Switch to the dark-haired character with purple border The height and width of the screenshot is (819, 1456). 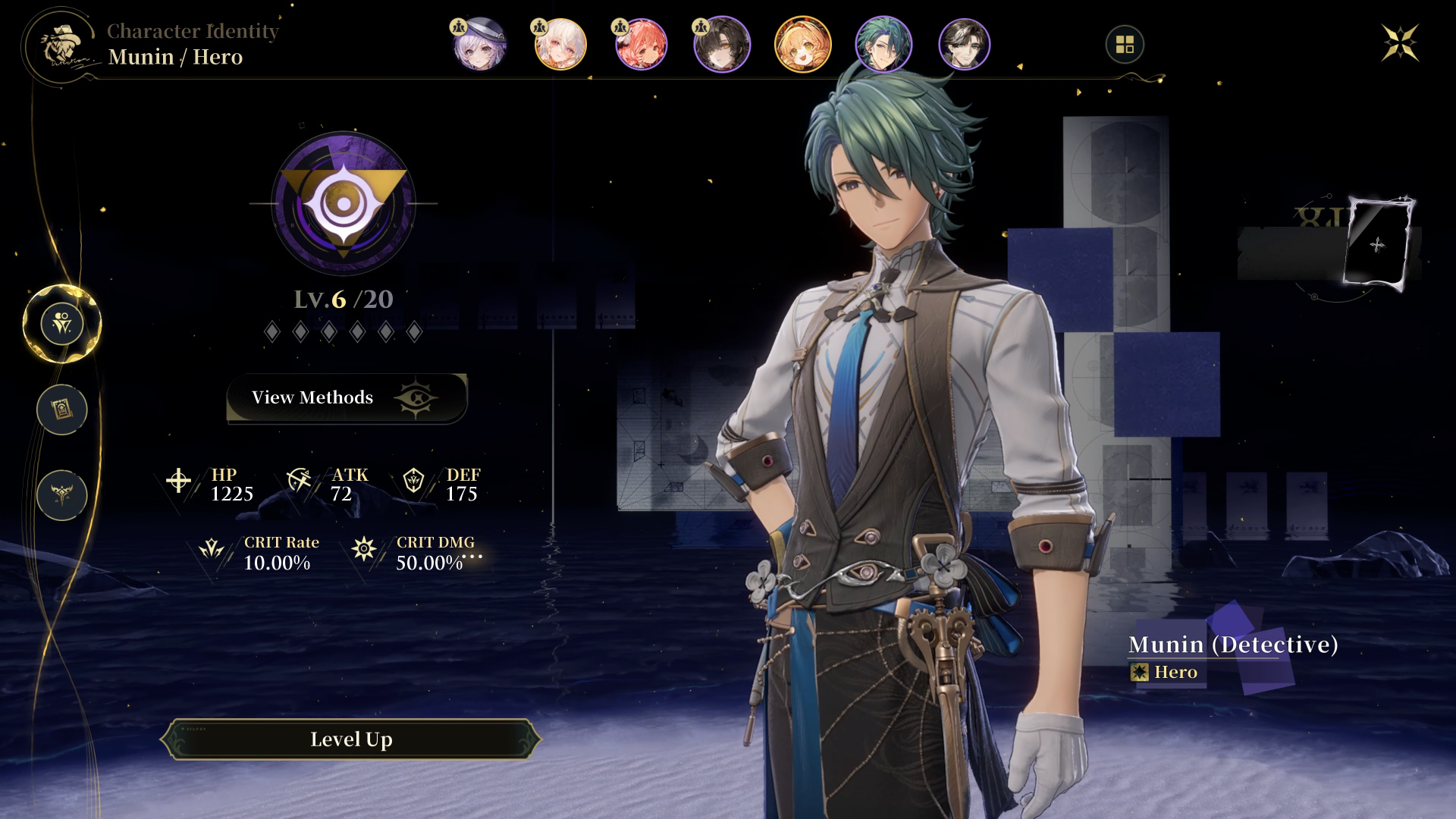click(722, 45)
